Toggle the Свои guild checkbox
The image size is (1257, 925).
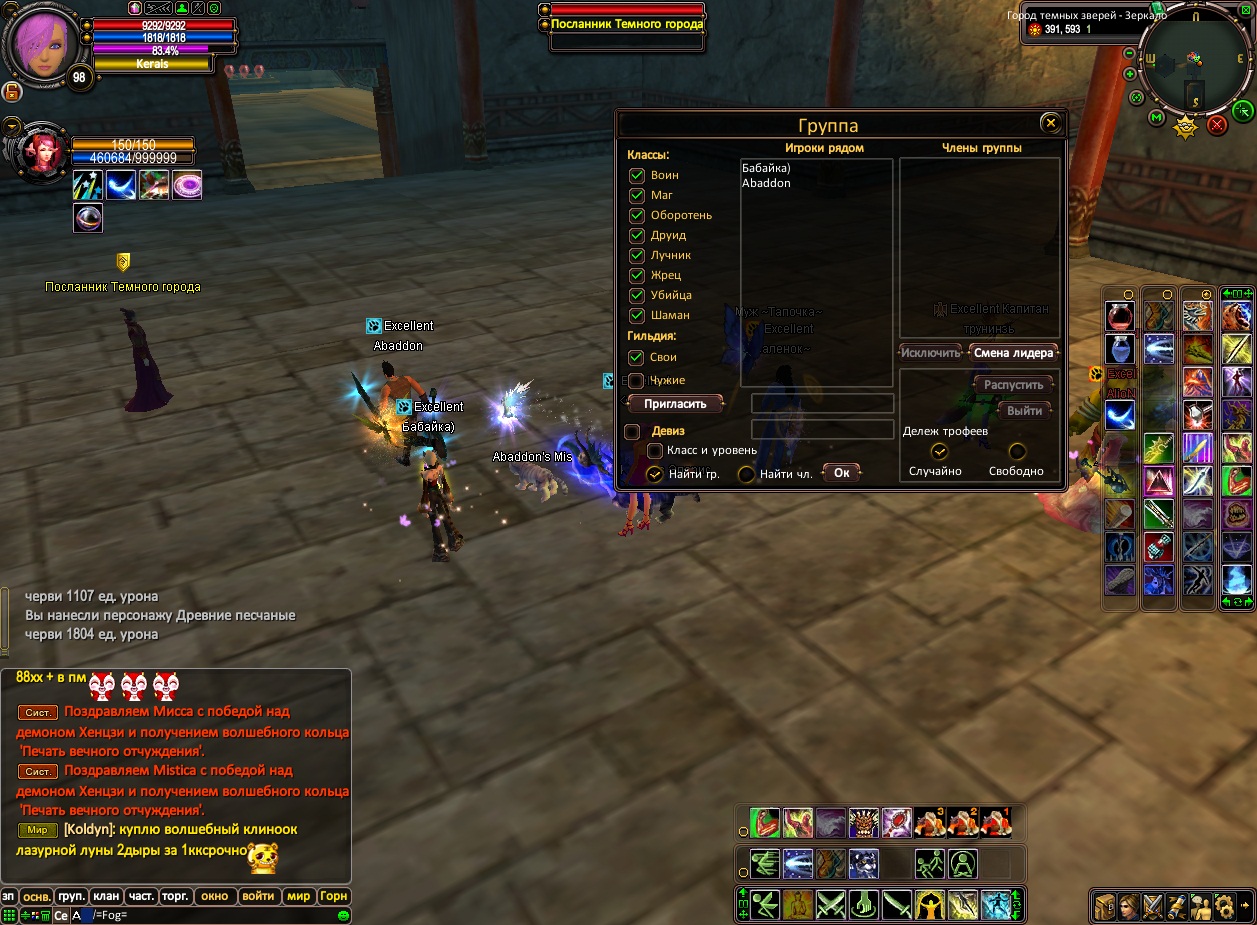coord(636,357)
